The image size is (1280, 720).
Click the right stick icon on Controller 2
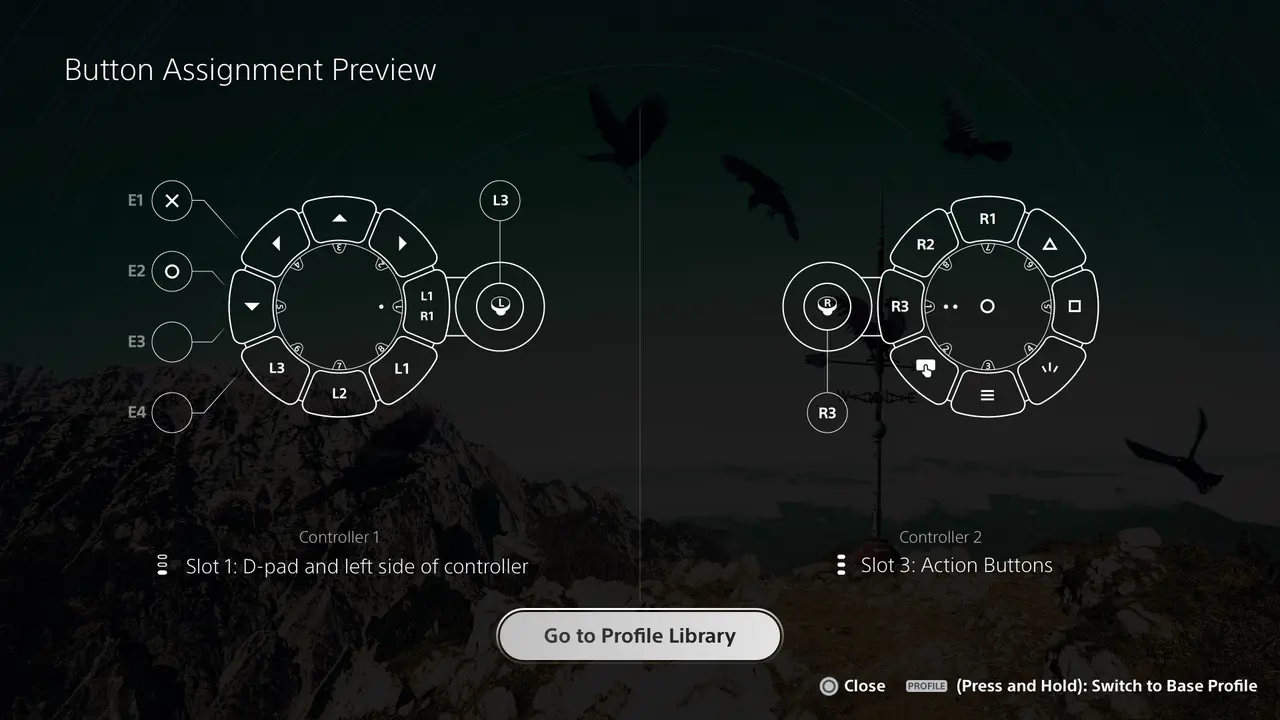(x=825, y=307)
